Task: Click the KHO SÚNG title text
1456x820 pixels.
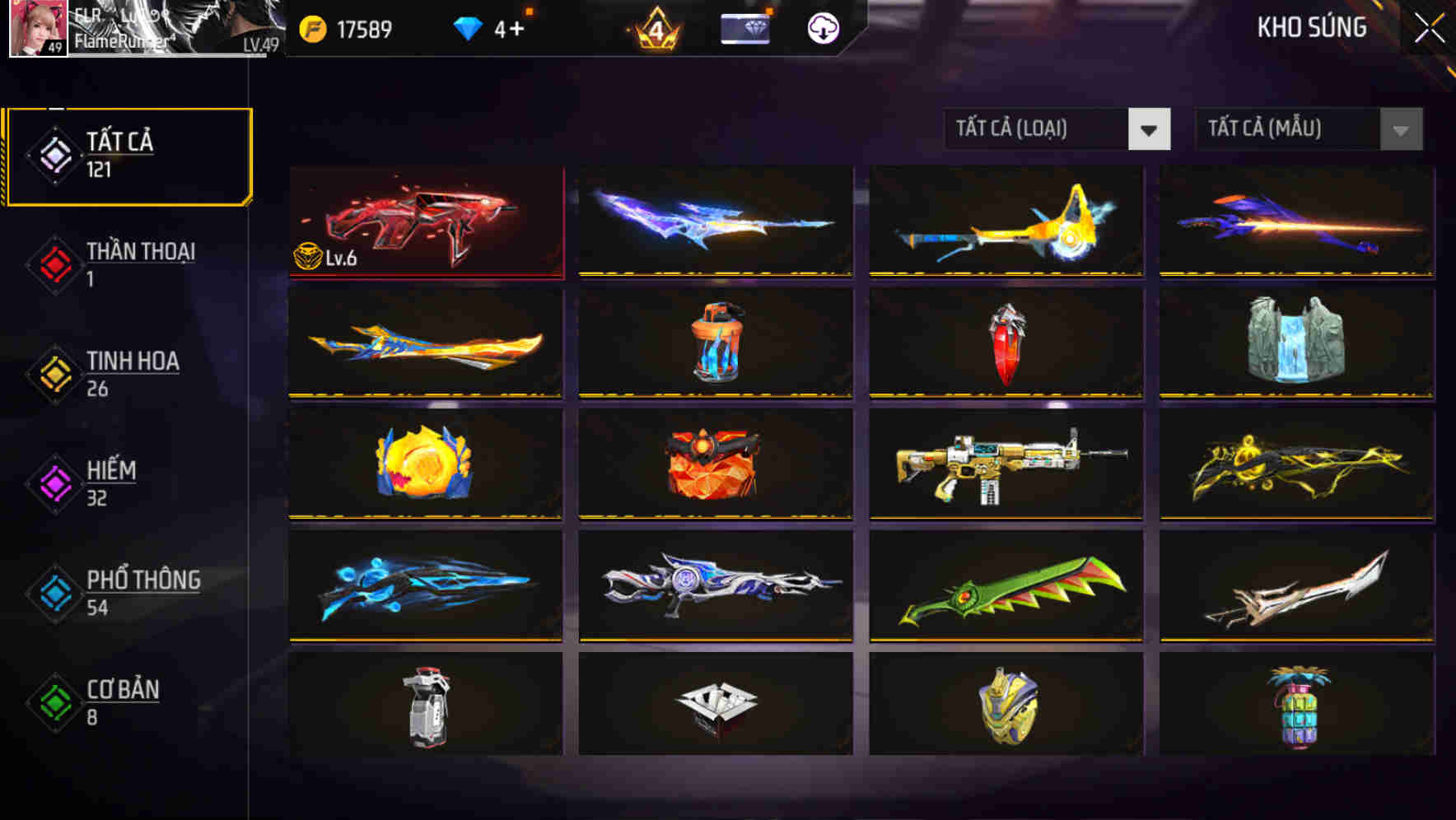Action: pos(1313,27)
